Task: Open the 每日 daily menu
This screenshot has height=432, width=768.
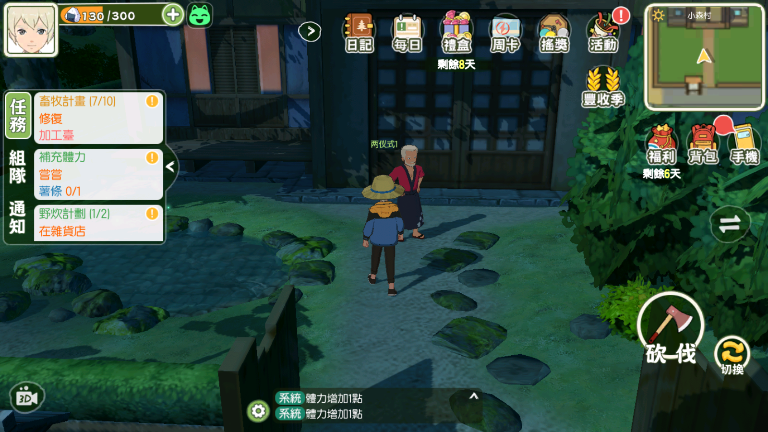Action: pyautogui.click(x=407, y=33)
